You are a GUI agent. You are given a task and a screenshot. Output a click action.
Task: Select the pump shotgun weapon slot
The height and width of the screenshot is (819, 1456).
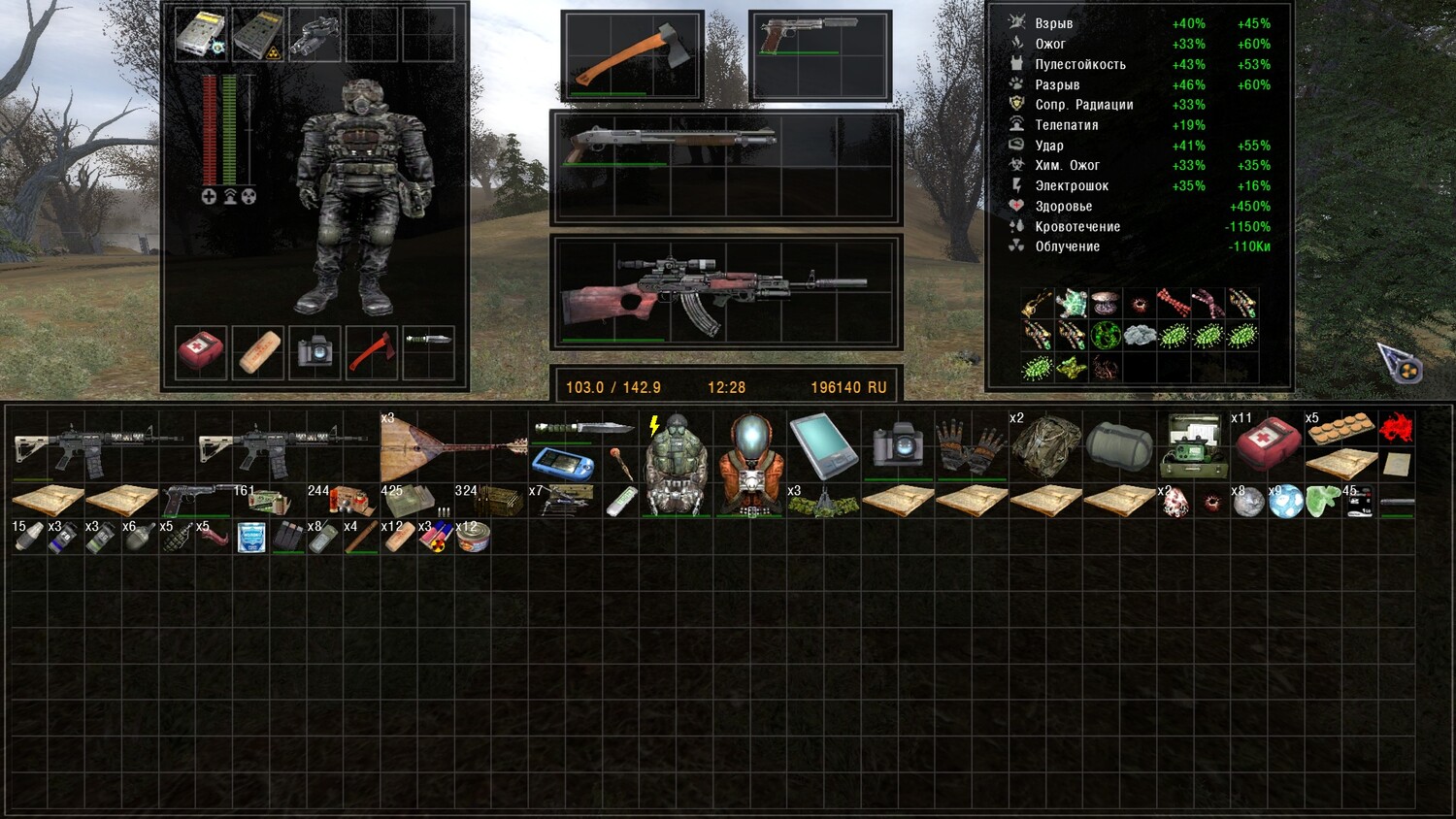726,165
